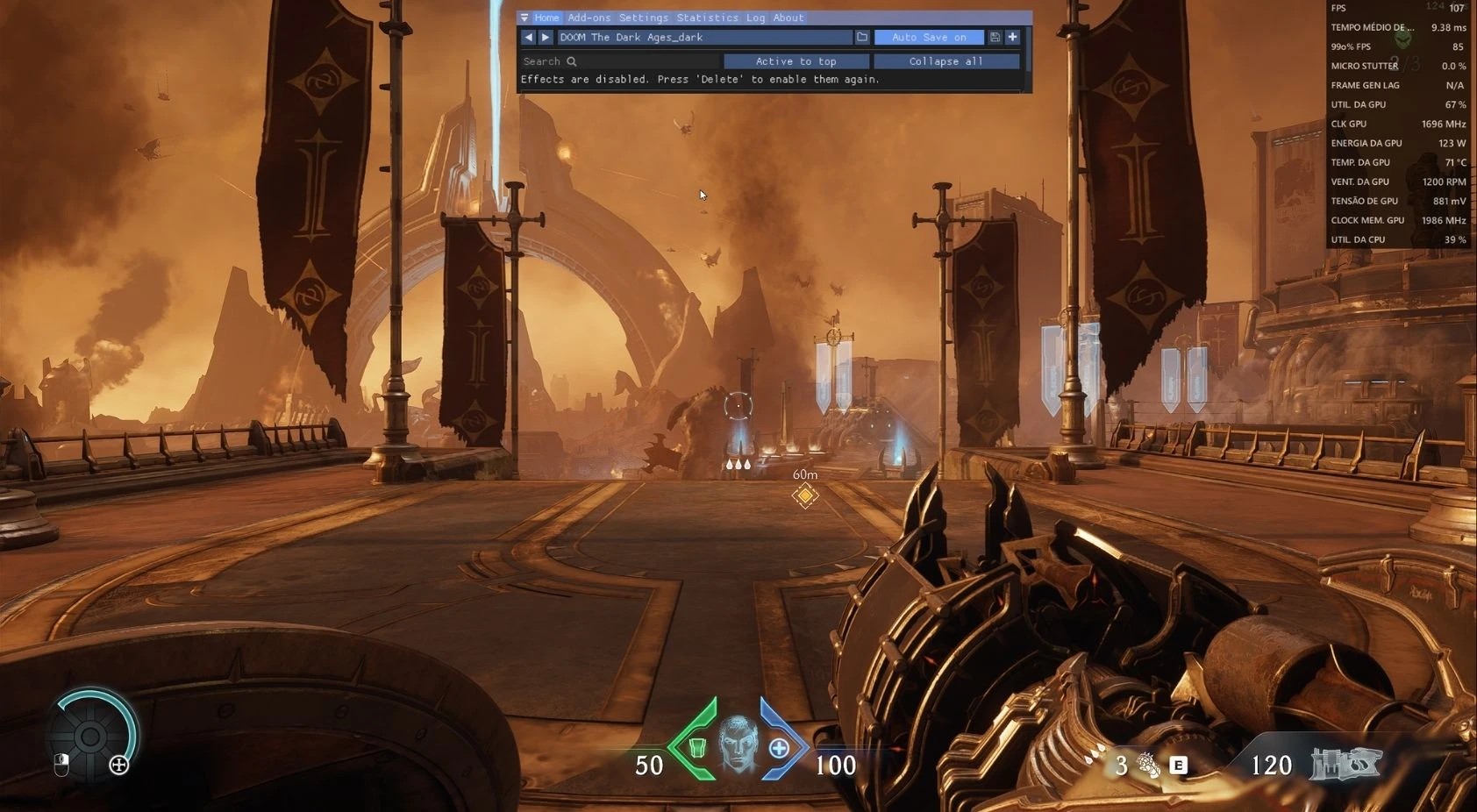Open the ReShade Settings tab
Image resolution: width=1477 pixels, height=812 pixels.
tap(643, 18)
